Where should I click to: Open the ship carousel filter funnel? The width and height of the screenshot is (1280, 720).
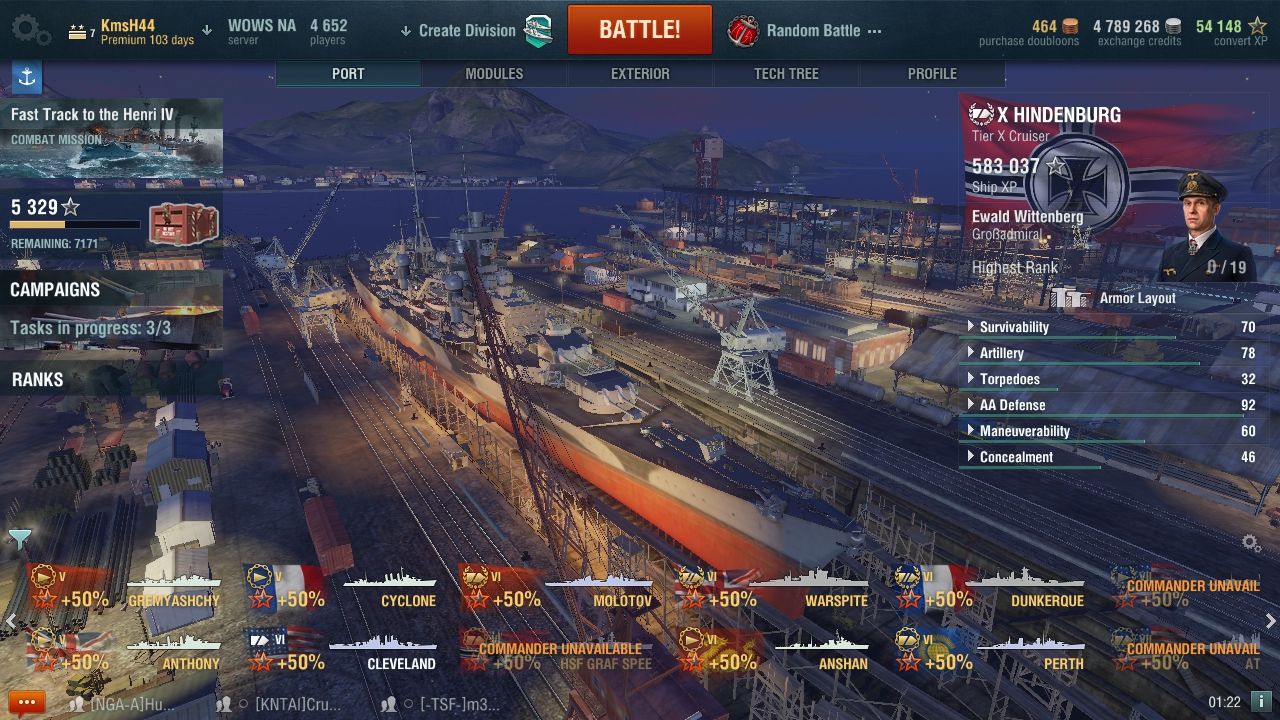click(19, 540)
